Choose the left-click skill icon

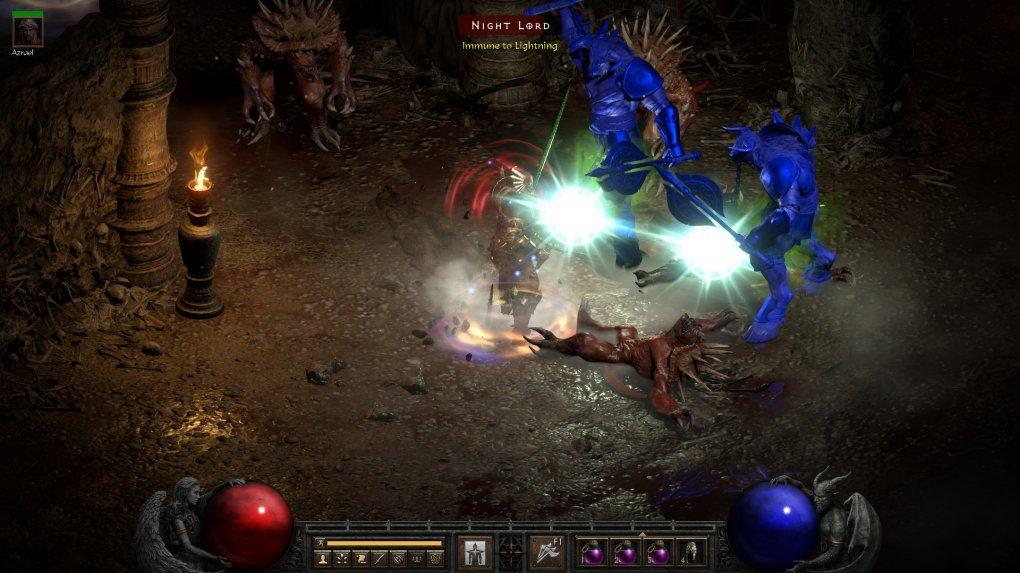pyautogui.click(x=474, y=551)
